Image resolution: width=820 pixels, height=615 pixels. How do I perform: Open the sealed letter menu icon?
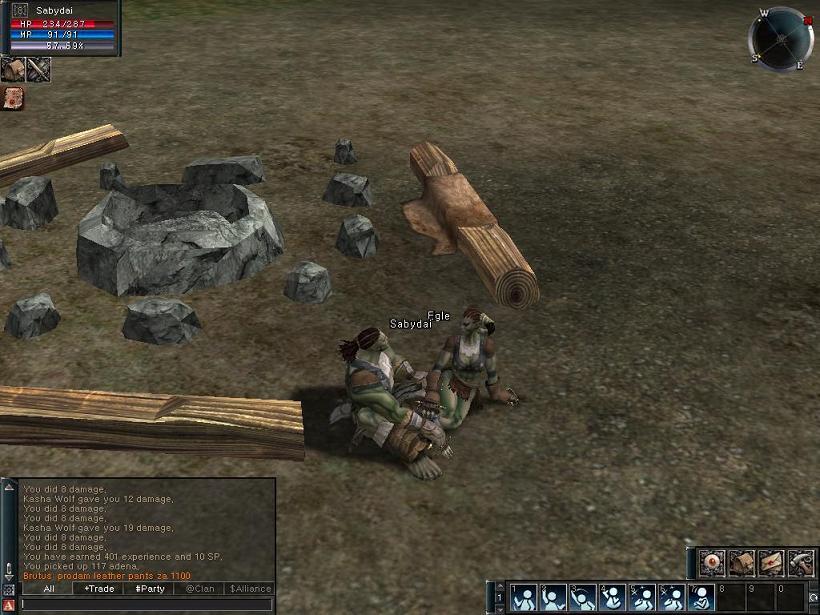click(x=771, y=563)
